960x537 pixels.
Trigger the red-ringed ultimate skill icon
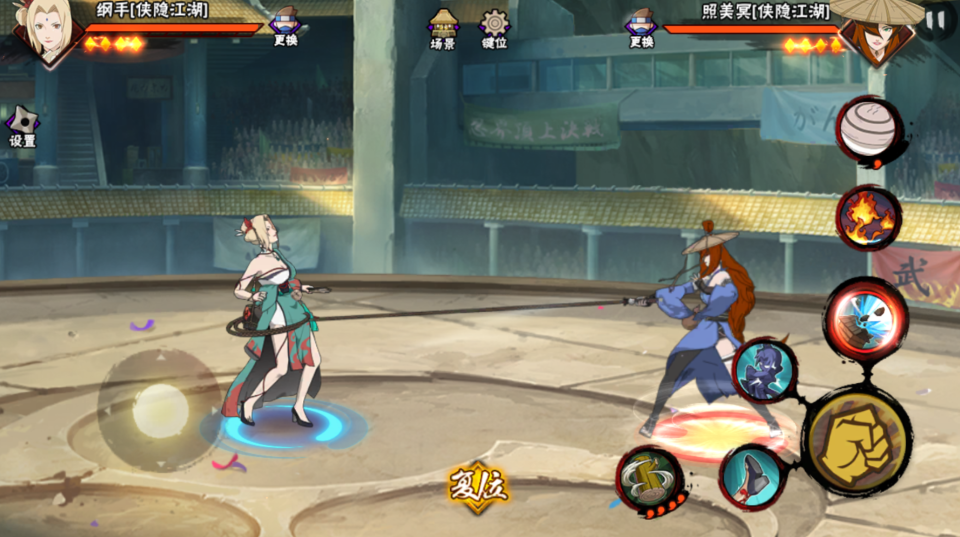click(x=865, y=318)
